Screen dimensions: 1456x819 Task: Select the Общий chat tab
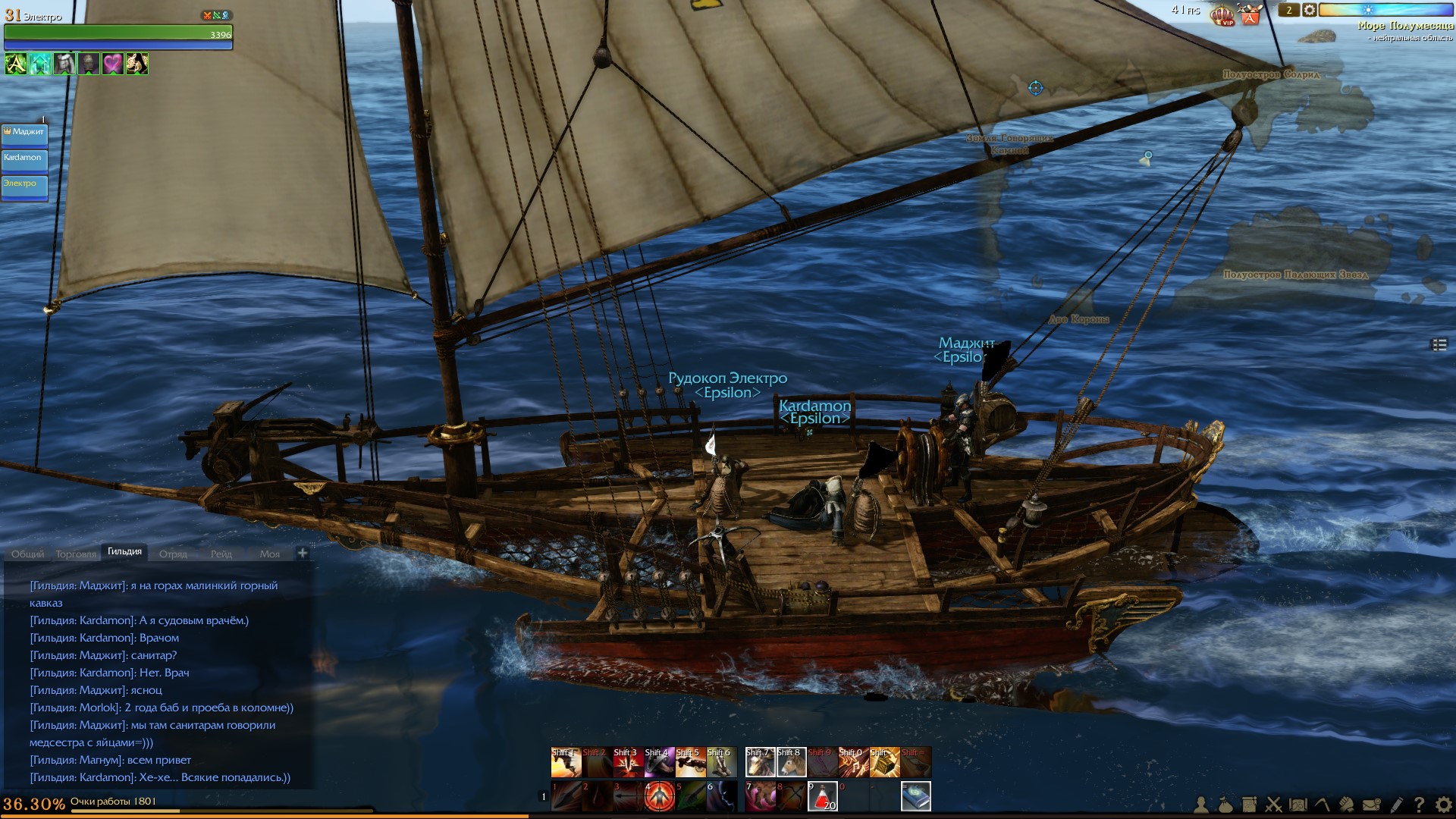[x=27, y=554]
